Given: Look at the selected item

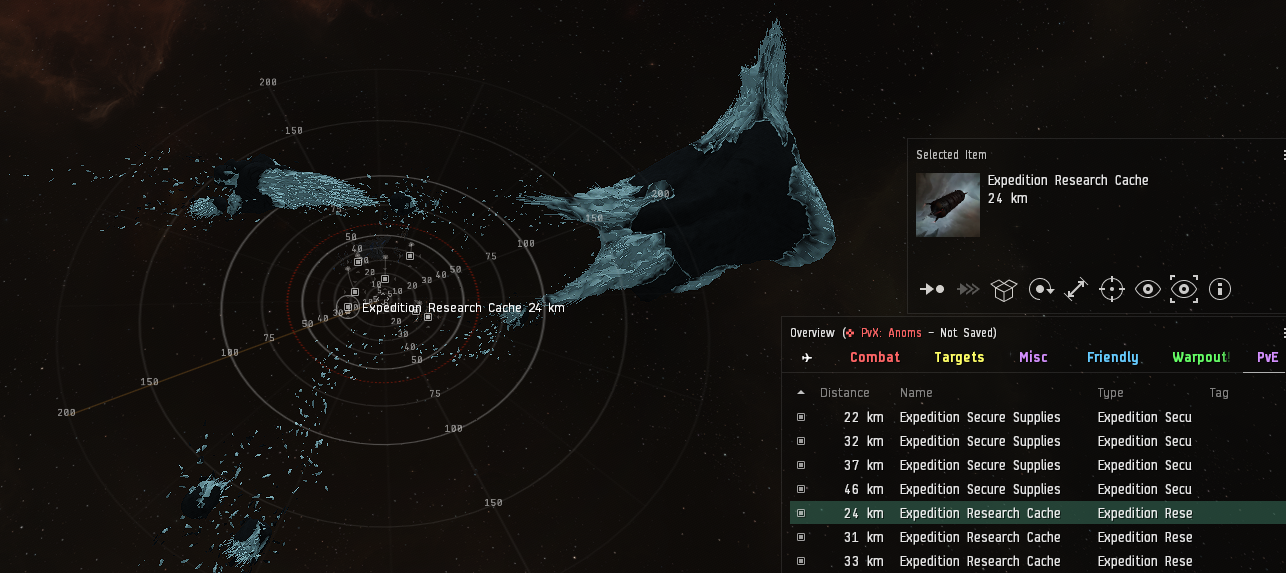Looking at the screenshot, I should pyautogui.click(x=1148, y=289).
